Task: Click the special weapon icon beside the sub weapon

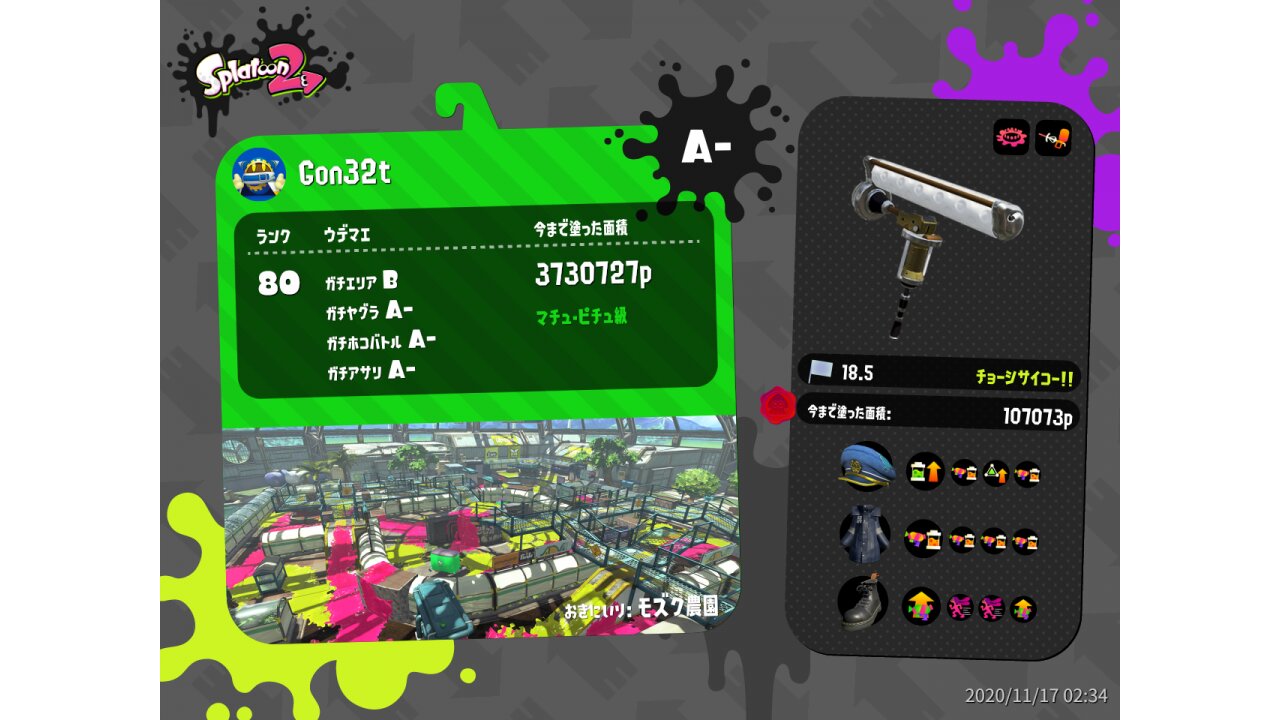Action: click(x=1053, y=137)
